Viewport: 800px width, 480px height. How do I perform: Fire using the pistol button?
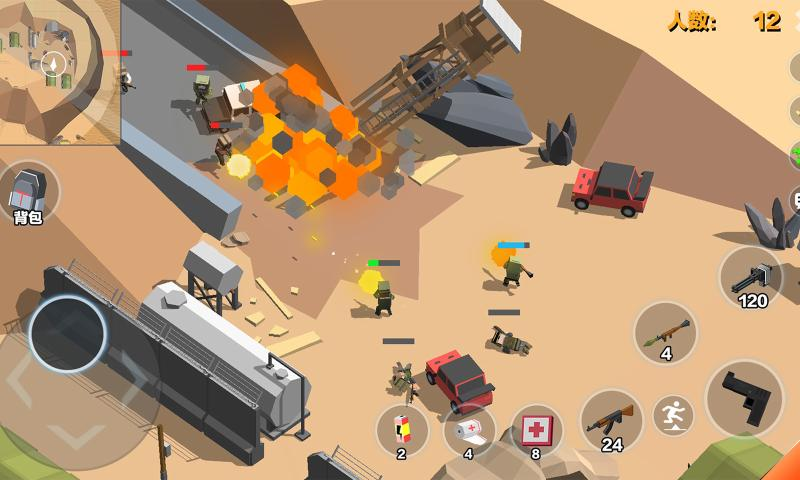(x=744, y=397)
